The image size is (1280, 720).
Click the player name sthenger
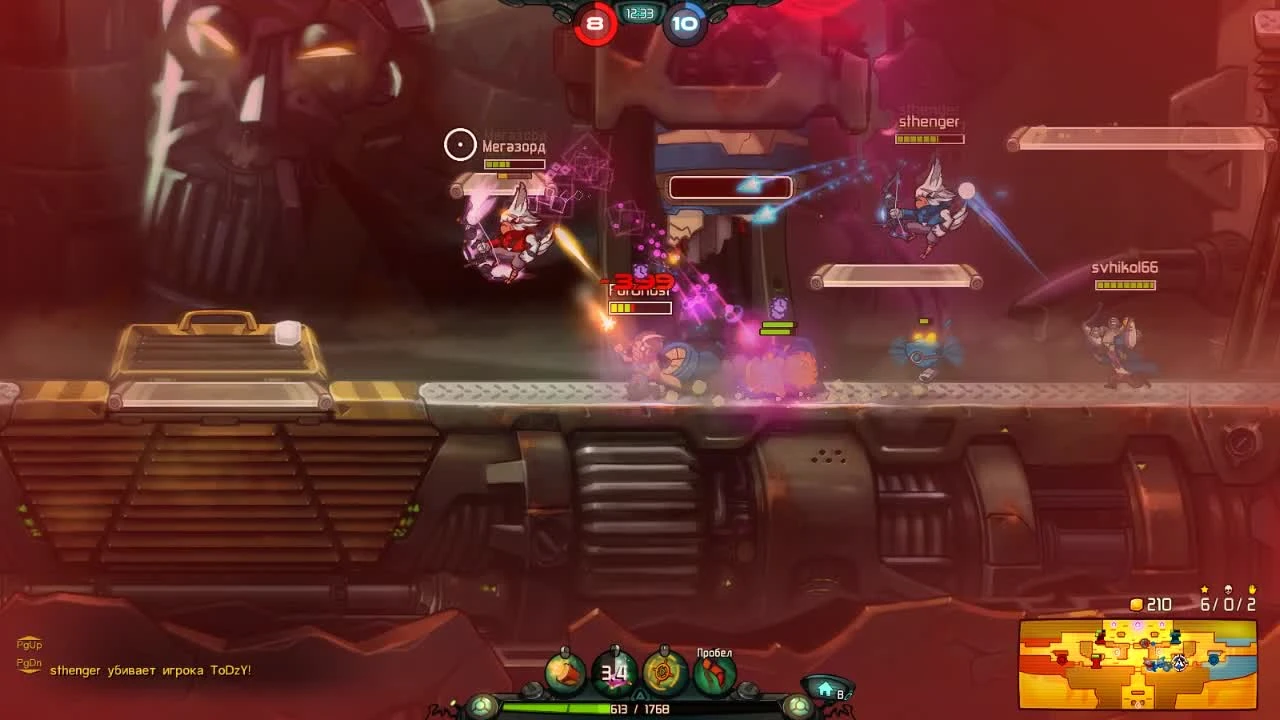click(x=930, y=121)
